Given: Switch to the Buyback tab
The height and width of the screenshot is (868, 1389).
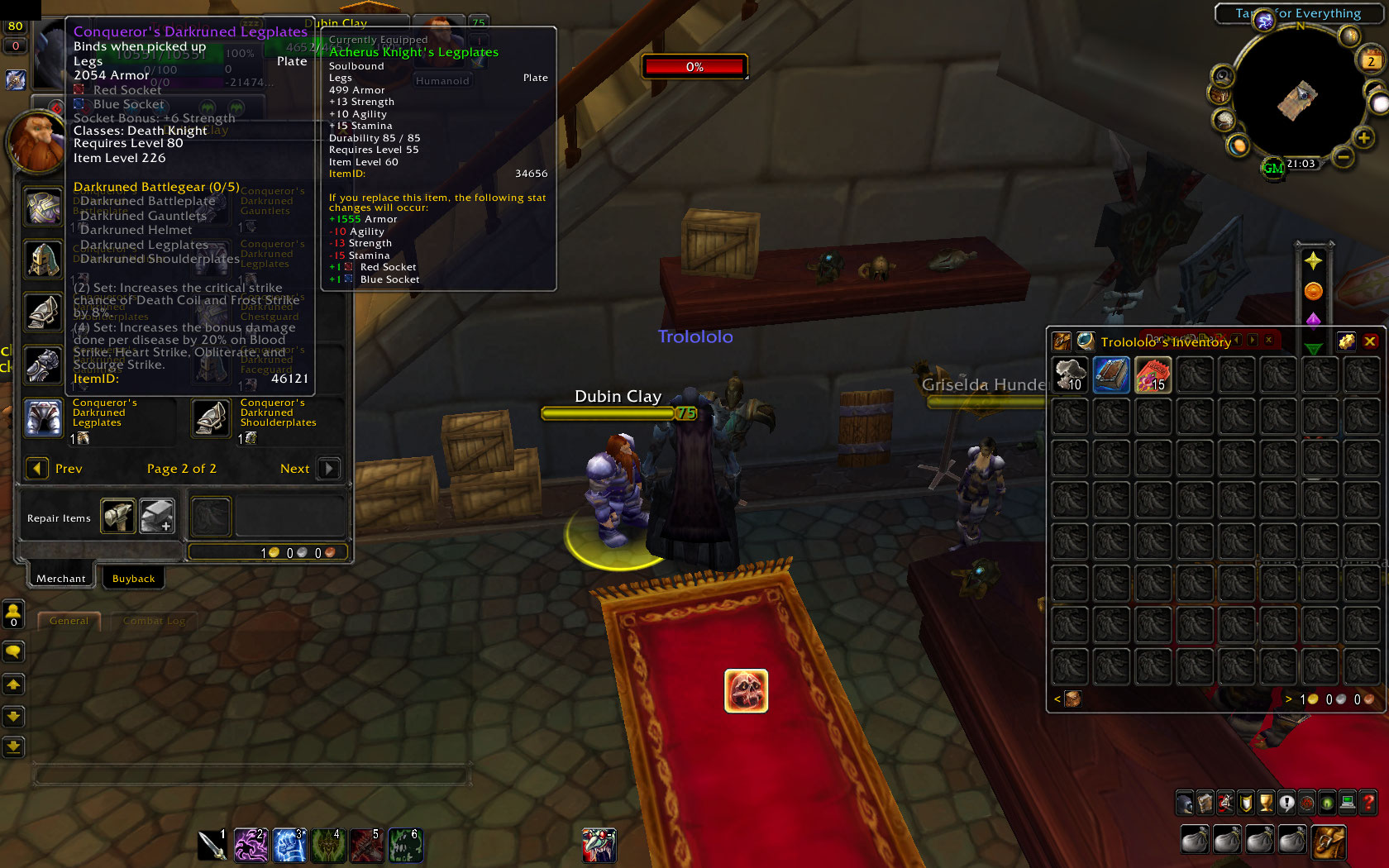Looking at the screenshot, I should [133, 578].
